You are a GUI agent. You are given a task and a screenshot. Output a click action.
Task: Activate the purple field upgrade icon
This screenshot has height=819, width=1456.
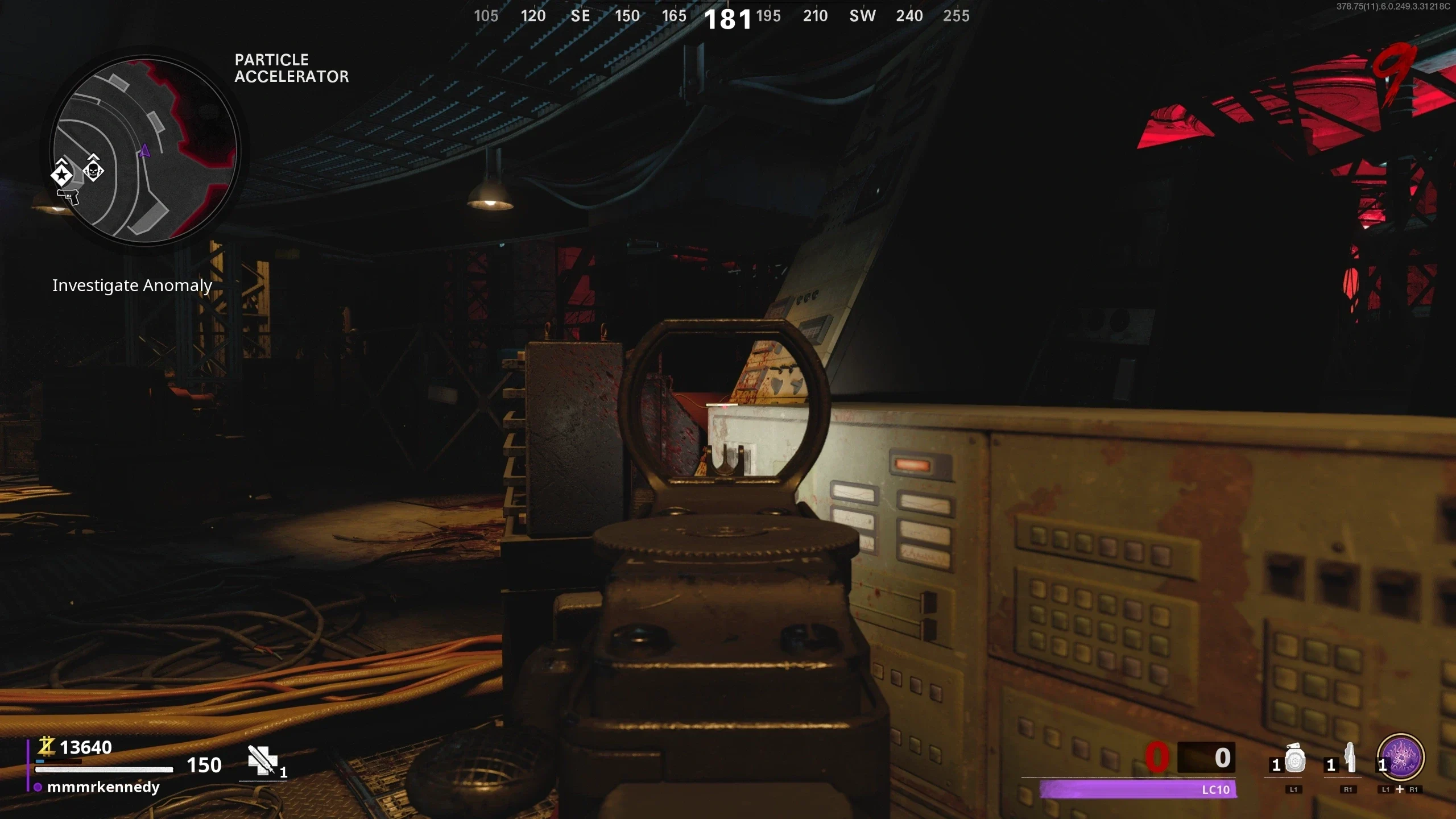1401,758
